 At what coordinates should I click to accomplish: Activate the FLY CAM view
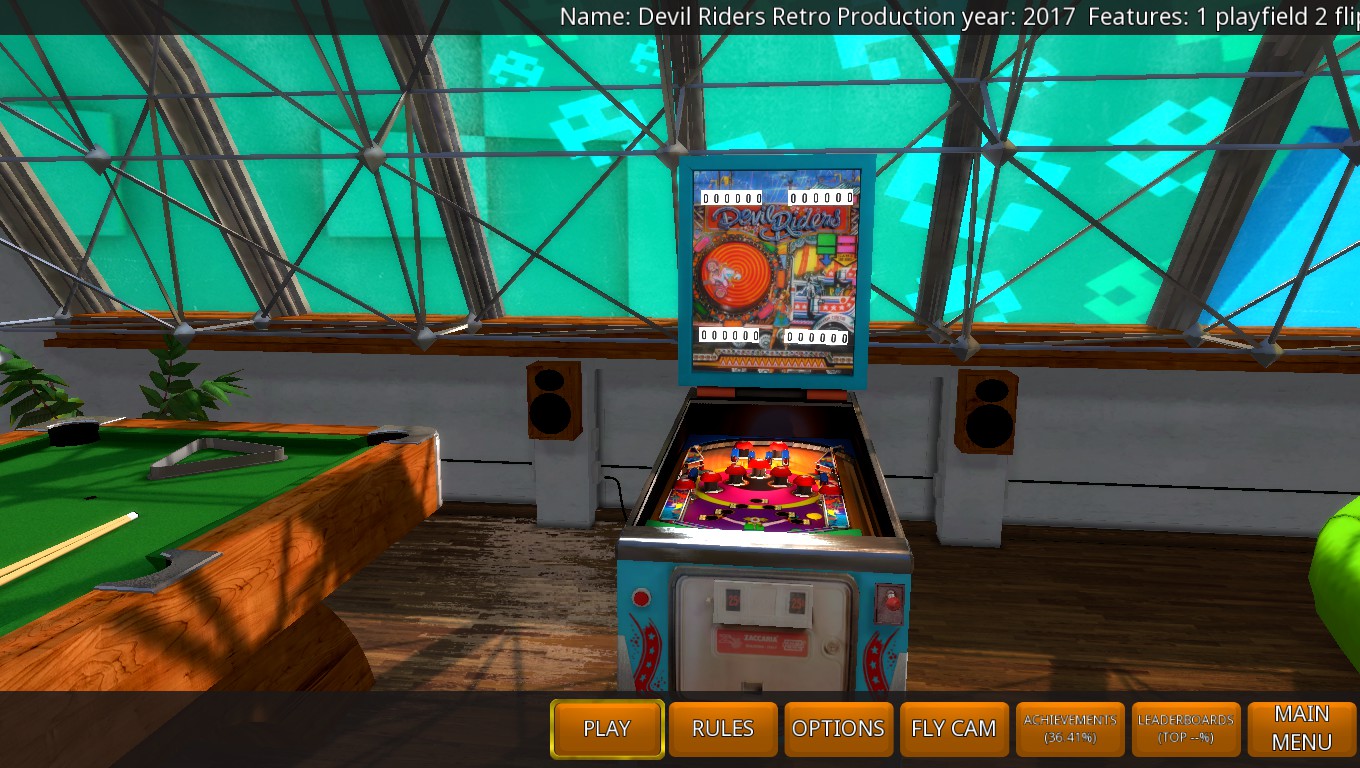[954, 728]
